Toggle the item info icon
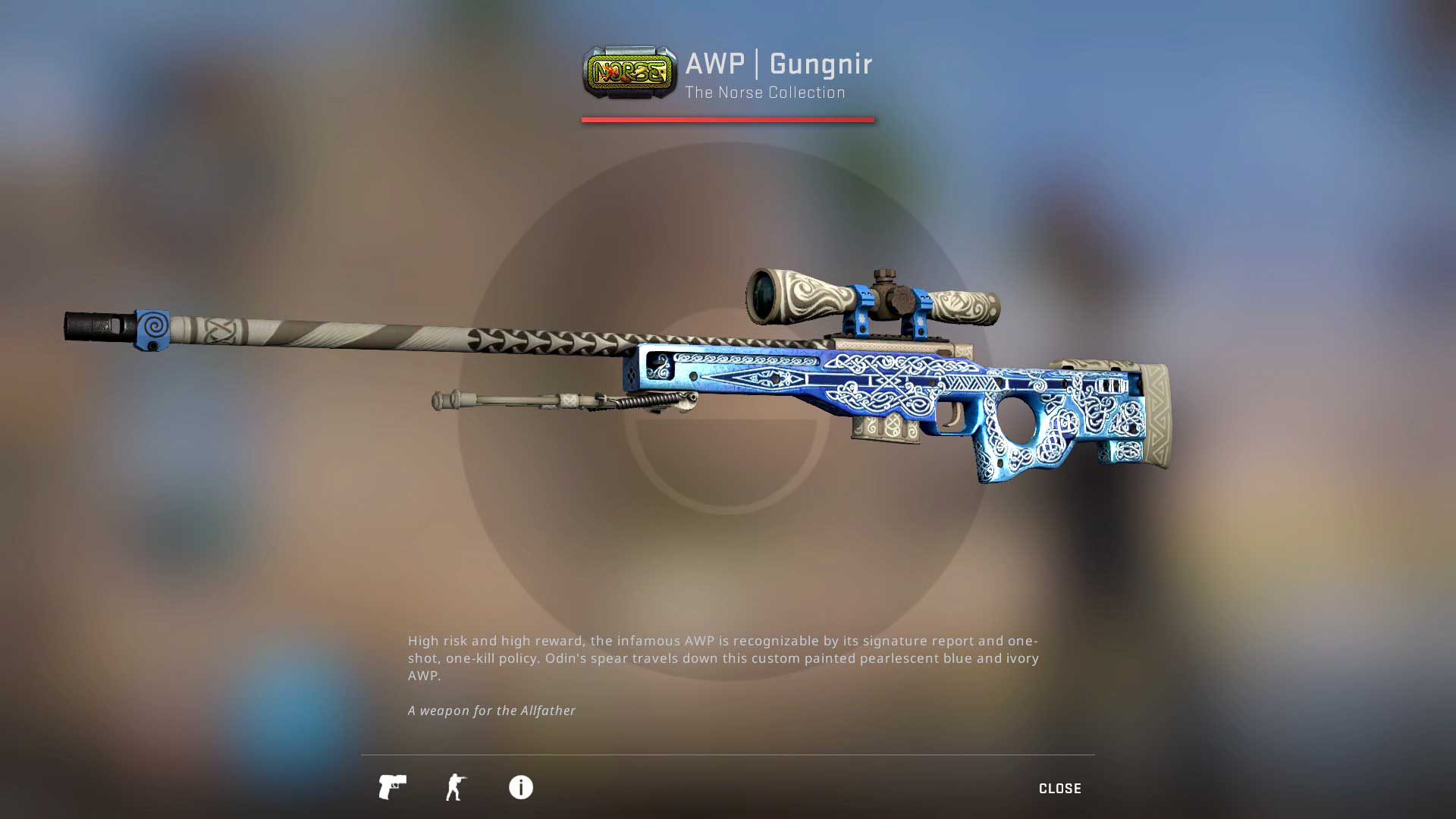This screenshot has height=819, width=1456. coord(520,787)
